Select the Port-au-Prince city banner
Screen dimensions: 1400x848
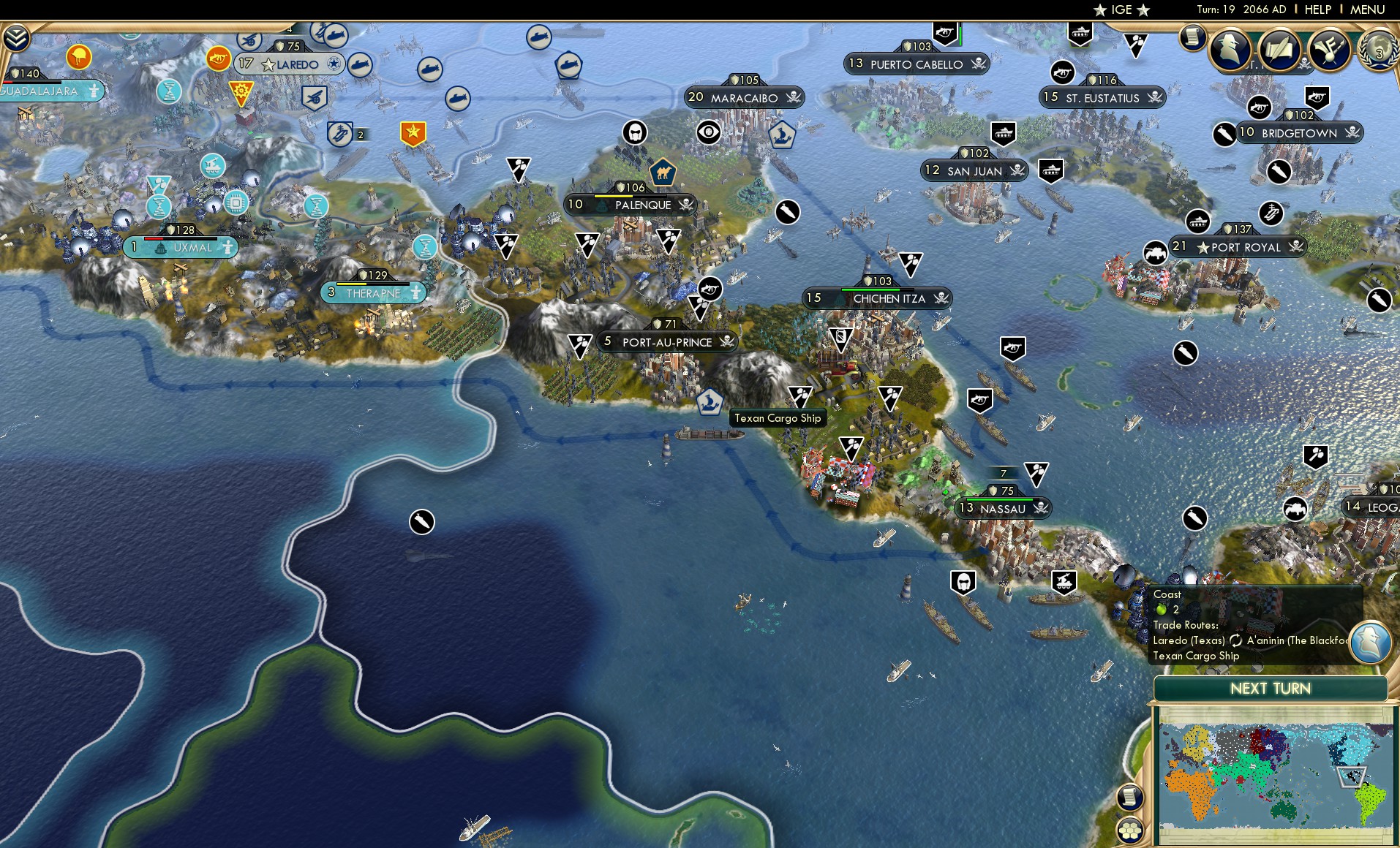[x=668, y=342]
